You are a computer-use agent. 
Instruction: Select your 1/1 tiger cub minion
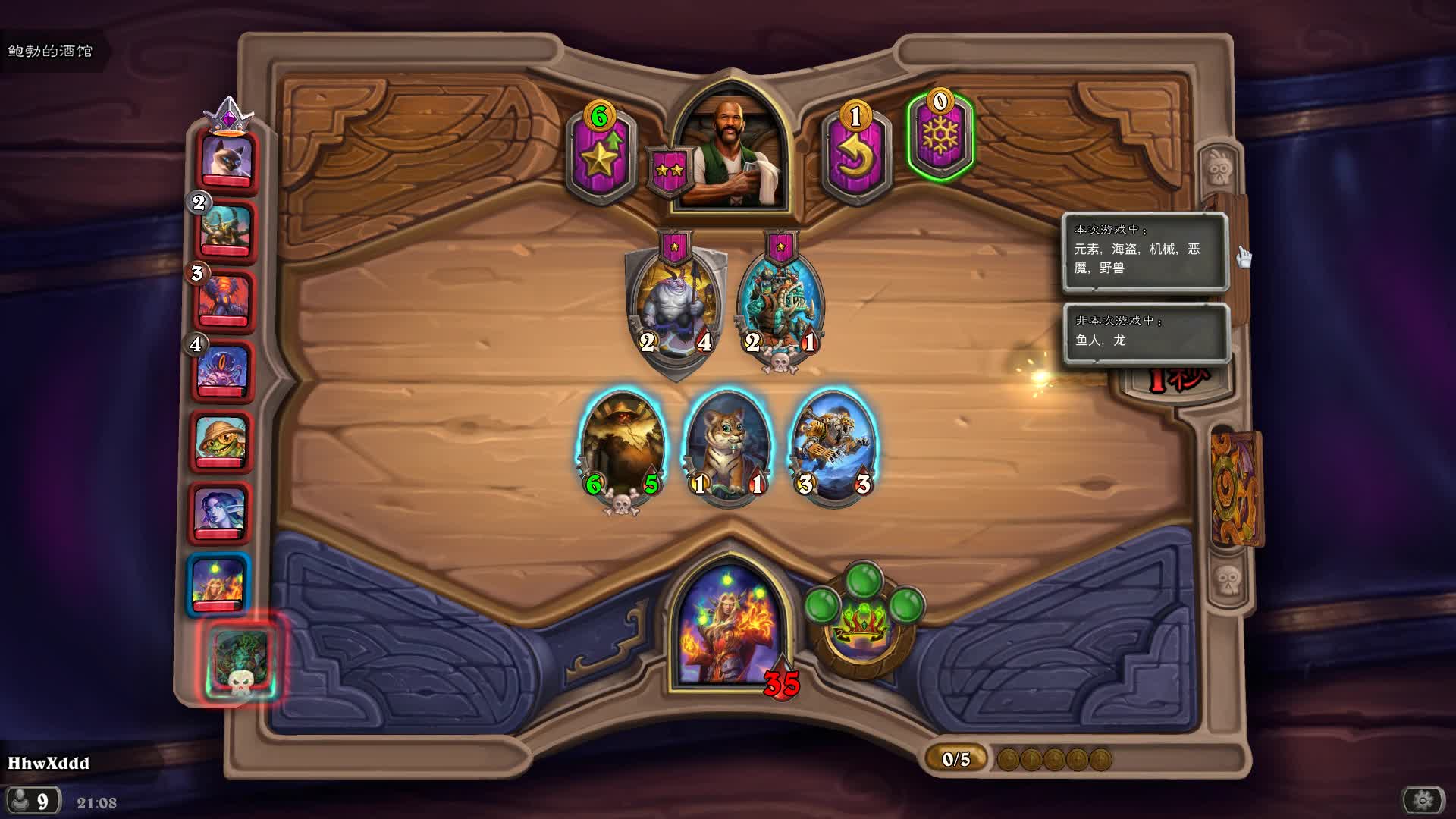click(728, 447)
